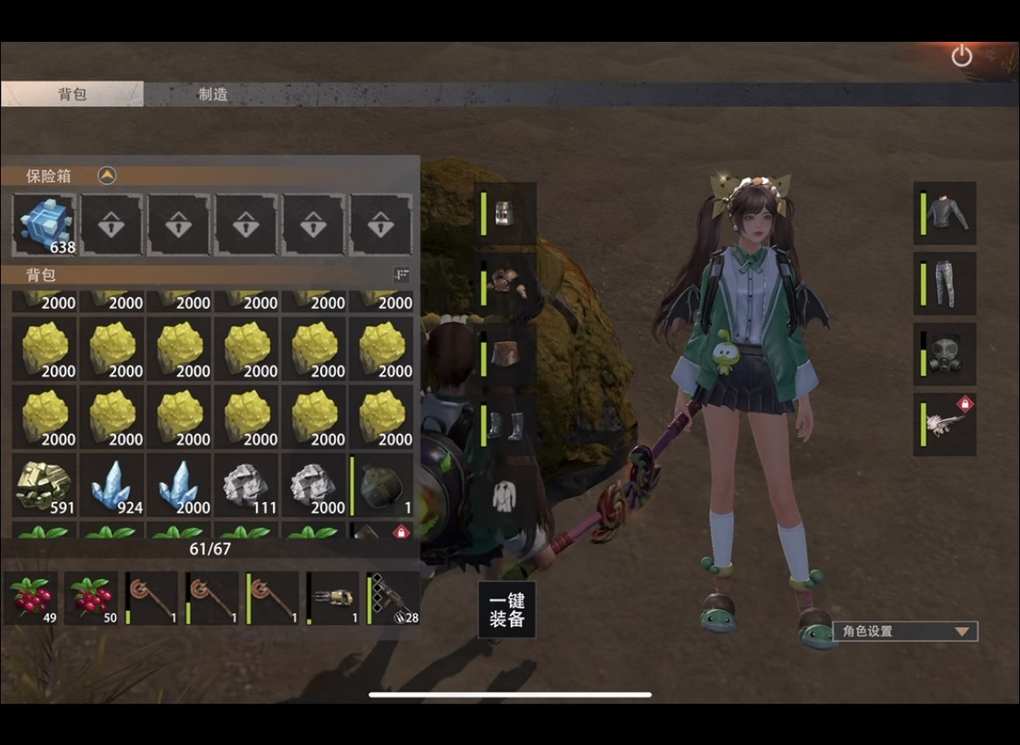
Task: Click the 一键装备 one-click equip button
Action: pos(507,610)
